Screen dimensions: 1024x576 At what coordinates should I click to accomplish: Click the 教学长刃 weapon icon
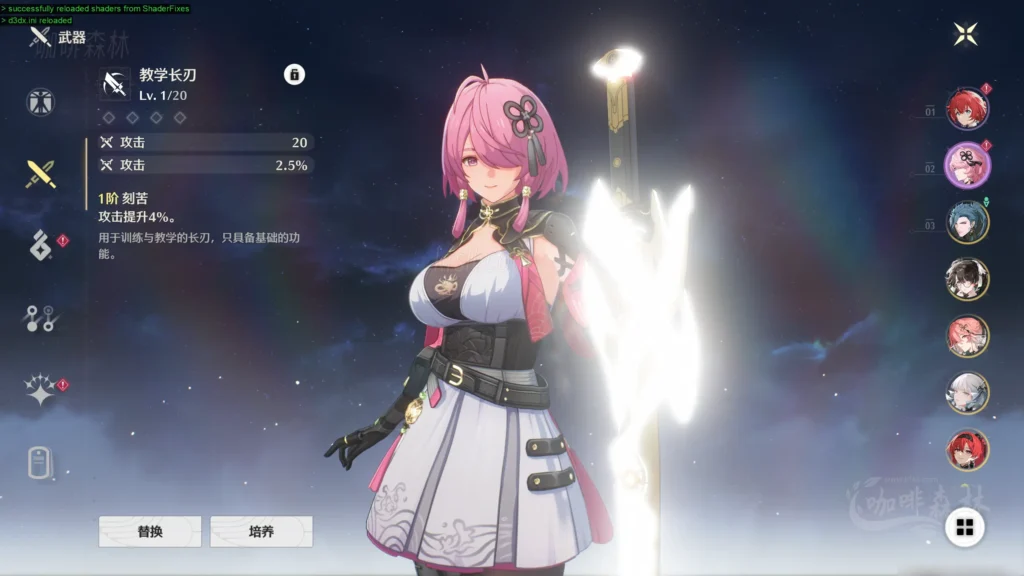pyautogui.click(x=115, y=84)
